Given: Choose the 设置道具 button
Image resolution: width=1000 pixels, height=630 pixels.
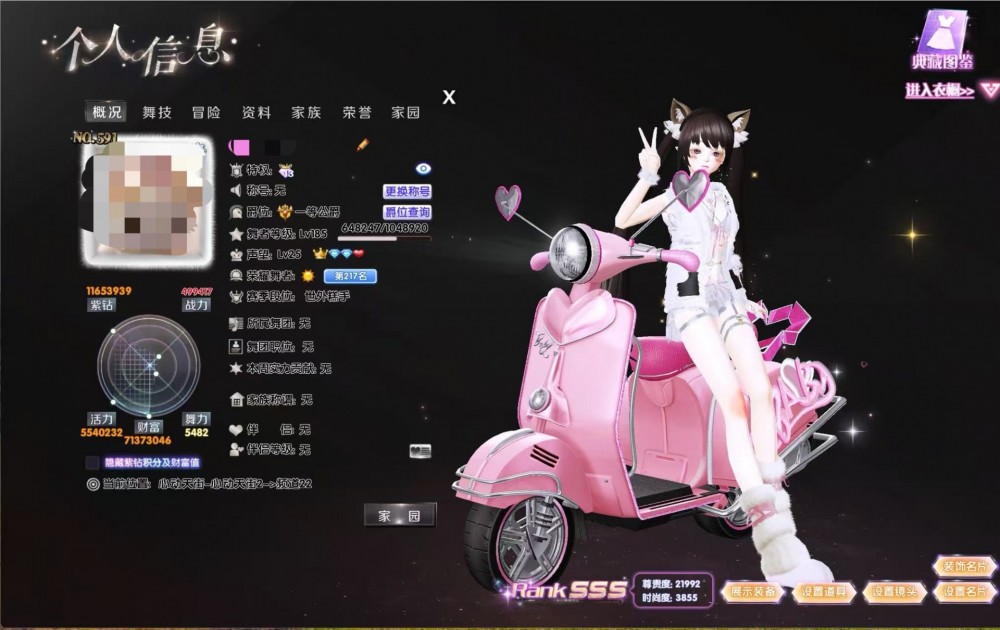Looking at the screenshot, I should coord(822,592).
